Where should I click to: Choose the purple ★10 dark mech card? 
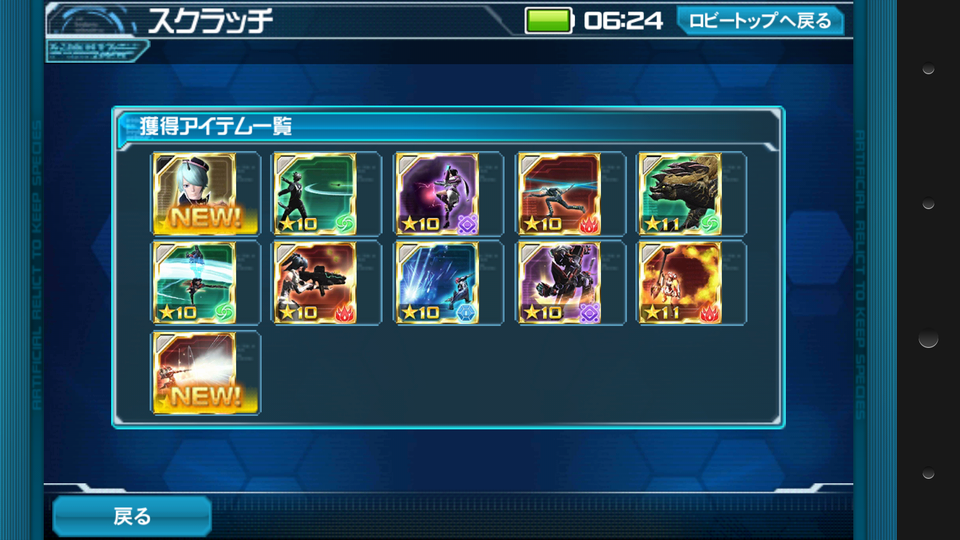[x=559, y=282]
